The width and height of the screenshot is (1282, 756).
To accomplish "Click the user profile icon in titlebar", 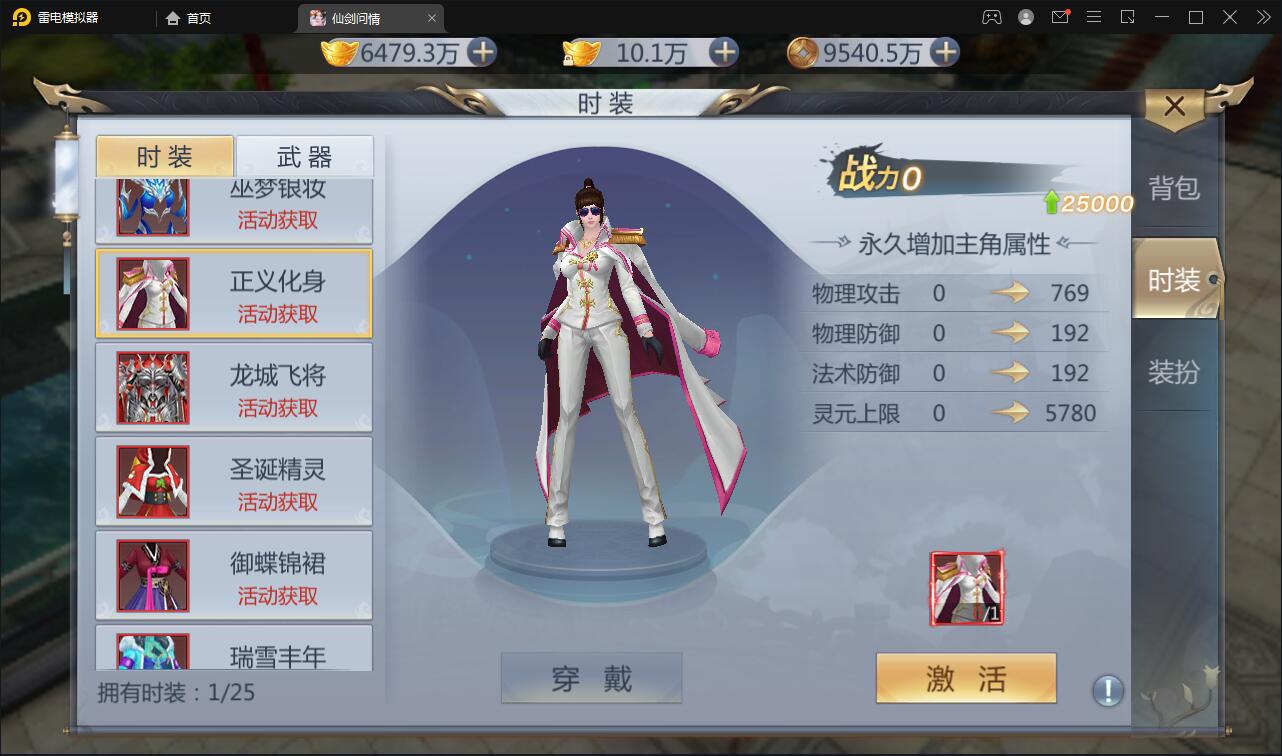I will coord(1025,17).
